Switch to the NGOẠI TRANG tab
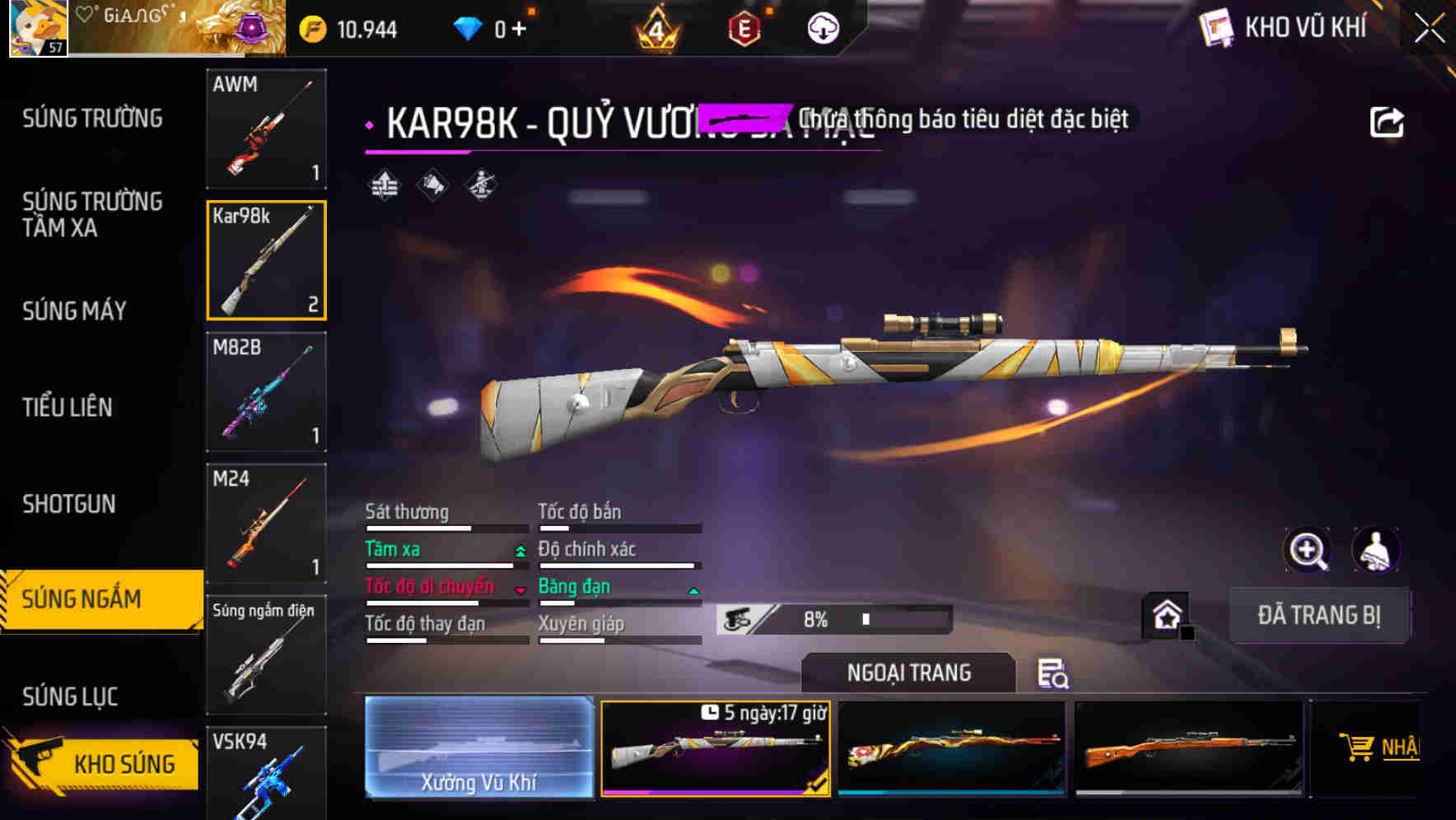This screenshot has height=820, width=1456. tap(909, 673)
